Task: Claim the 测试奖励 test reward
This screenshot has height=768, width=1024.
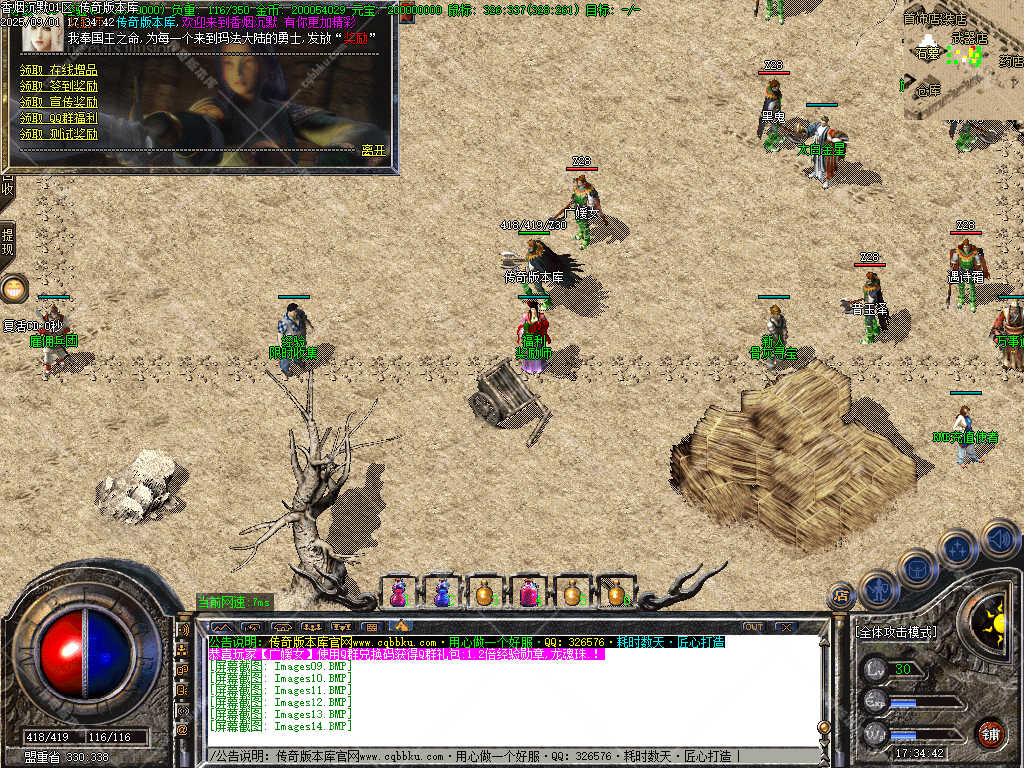Action: tap(59, 134)
